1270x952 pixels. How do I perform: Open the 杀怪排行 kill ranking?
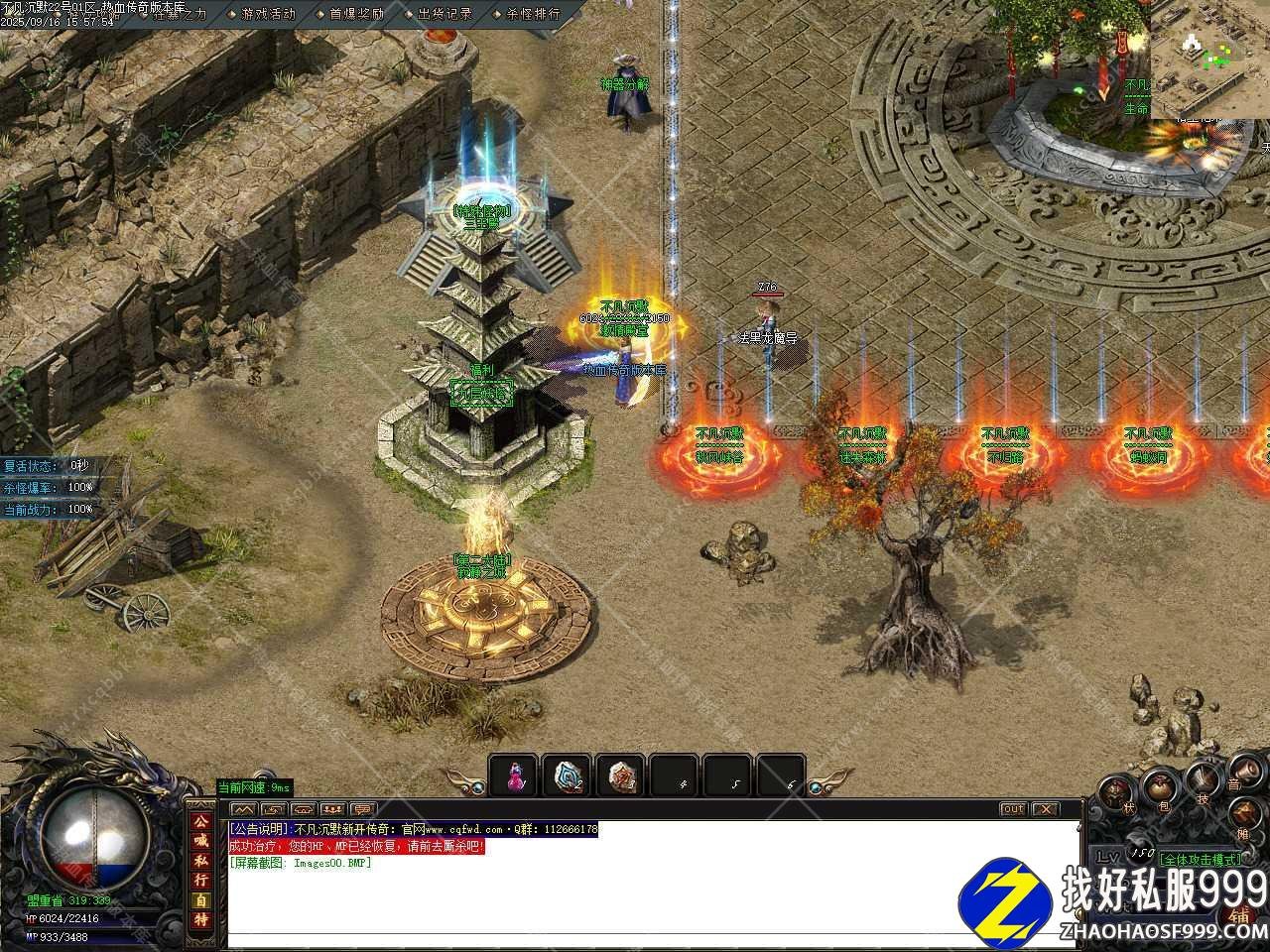tap(533, 14)
